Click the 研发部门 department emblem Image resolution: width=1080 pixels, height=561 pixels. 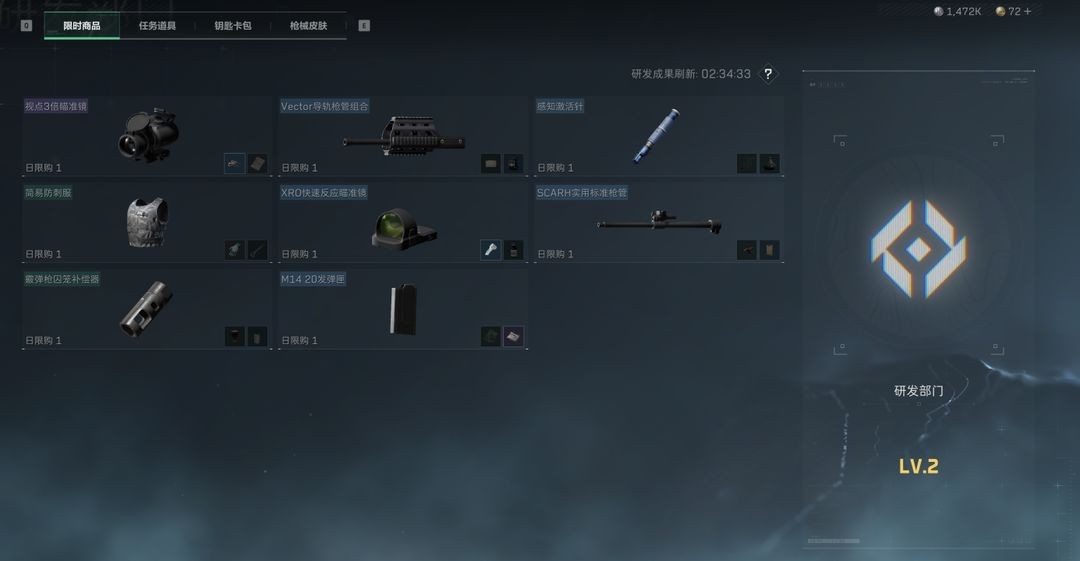(x=918, y=248)
